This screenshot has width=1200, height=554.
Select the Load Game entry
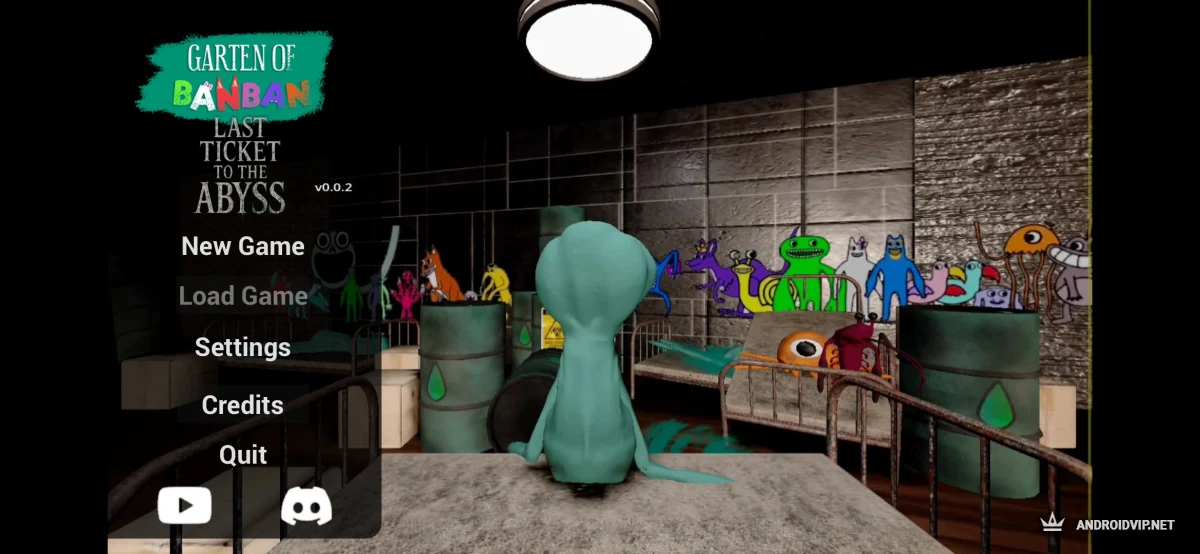243,296
